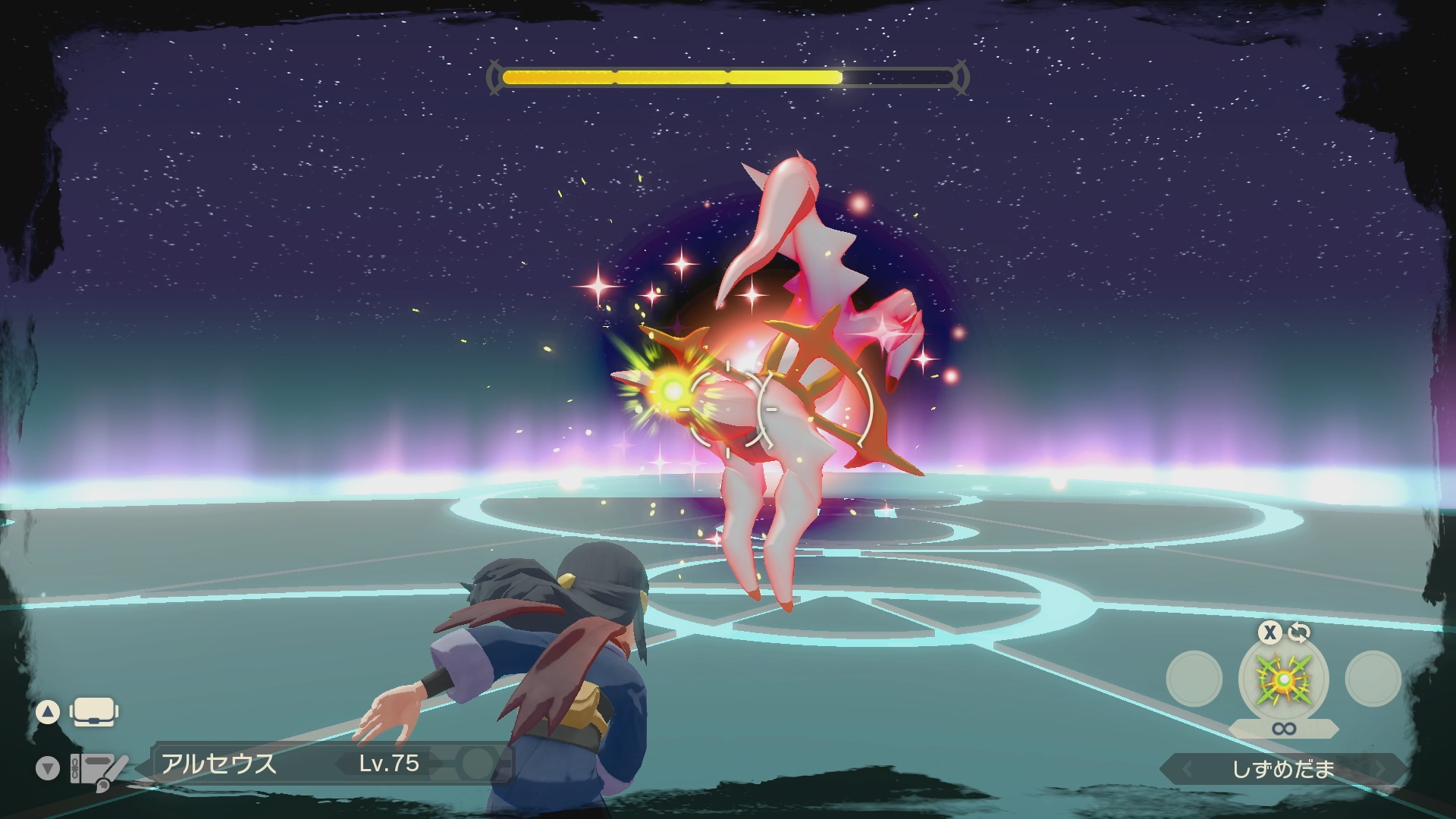Select the しずめだま balm item icon
1456x819 pixels.
[1283, 679]
